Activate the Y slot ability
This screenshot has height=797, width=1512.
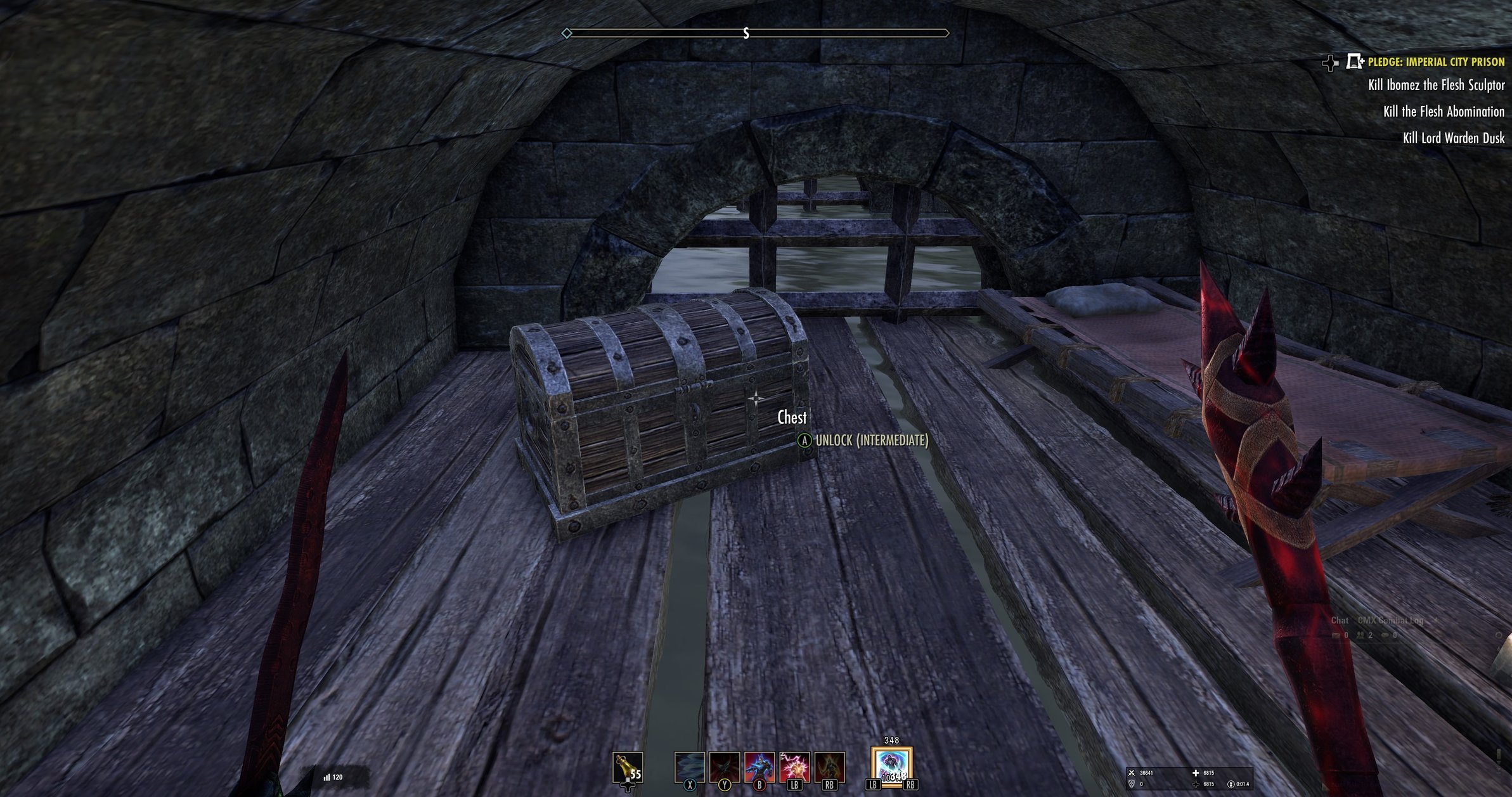tap(725, 768)
